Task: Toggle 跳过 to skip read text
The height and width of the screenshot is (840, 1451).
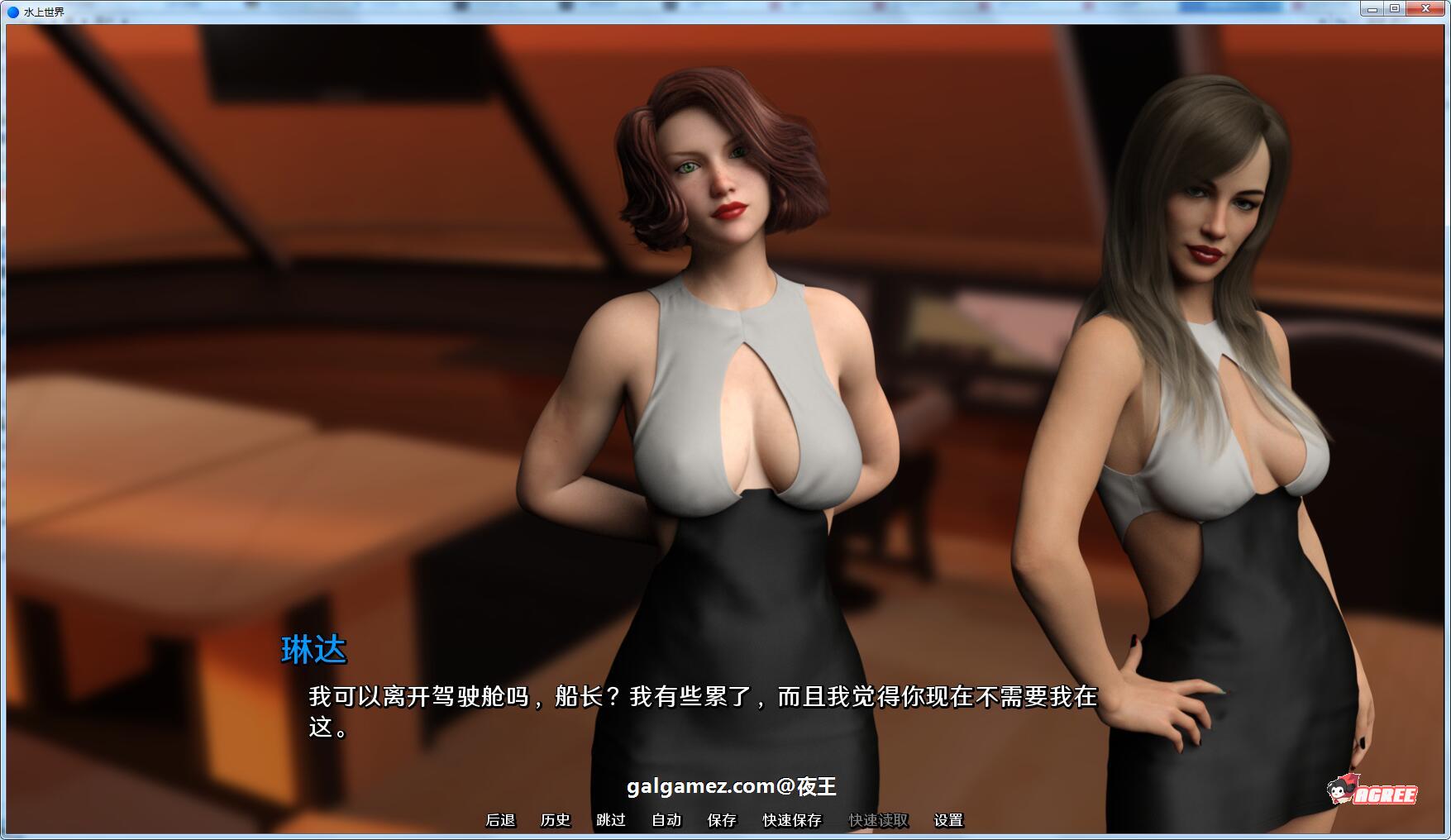Action: click(x=611, y=820)
